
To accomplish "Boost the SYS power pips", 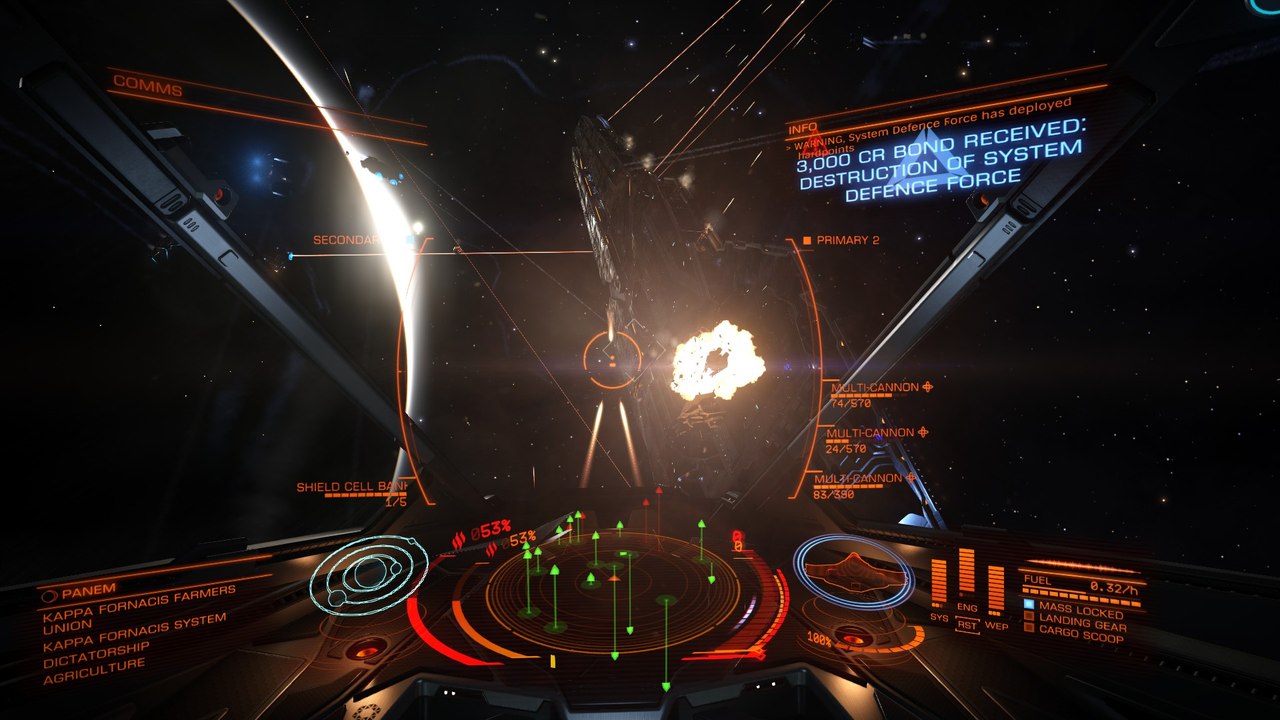I will 938,585.
